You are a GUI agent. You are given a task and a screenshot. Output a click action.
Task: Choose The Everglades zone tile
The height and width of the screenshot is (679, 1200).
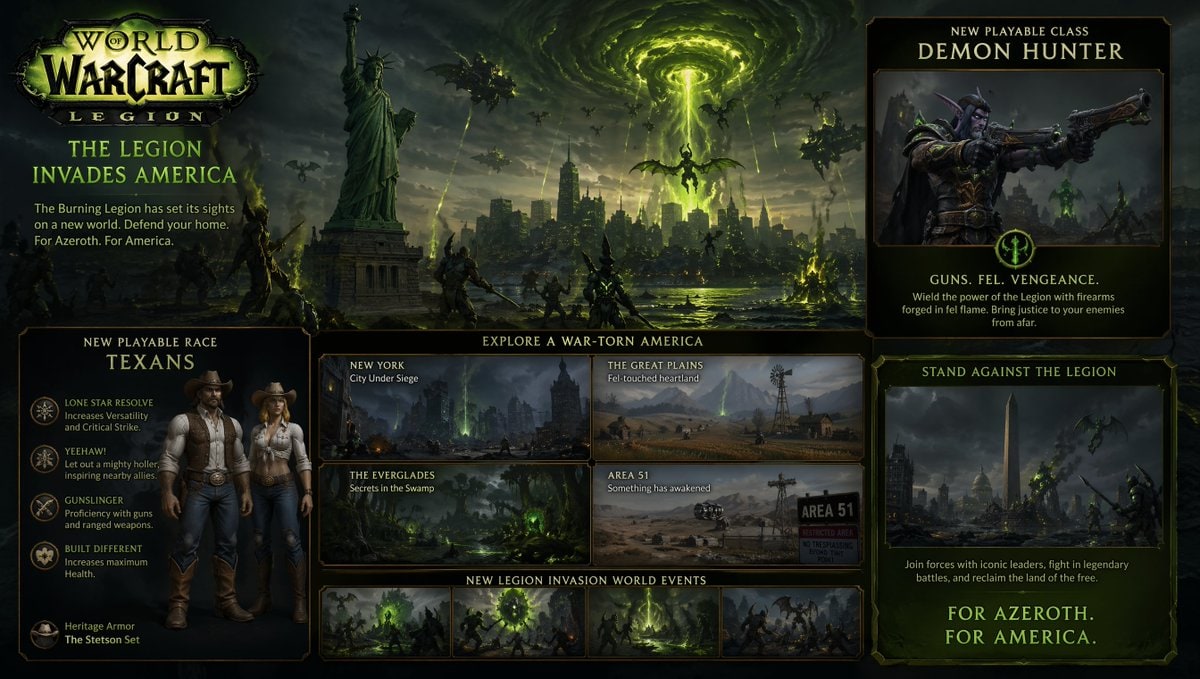coord(455,513)
